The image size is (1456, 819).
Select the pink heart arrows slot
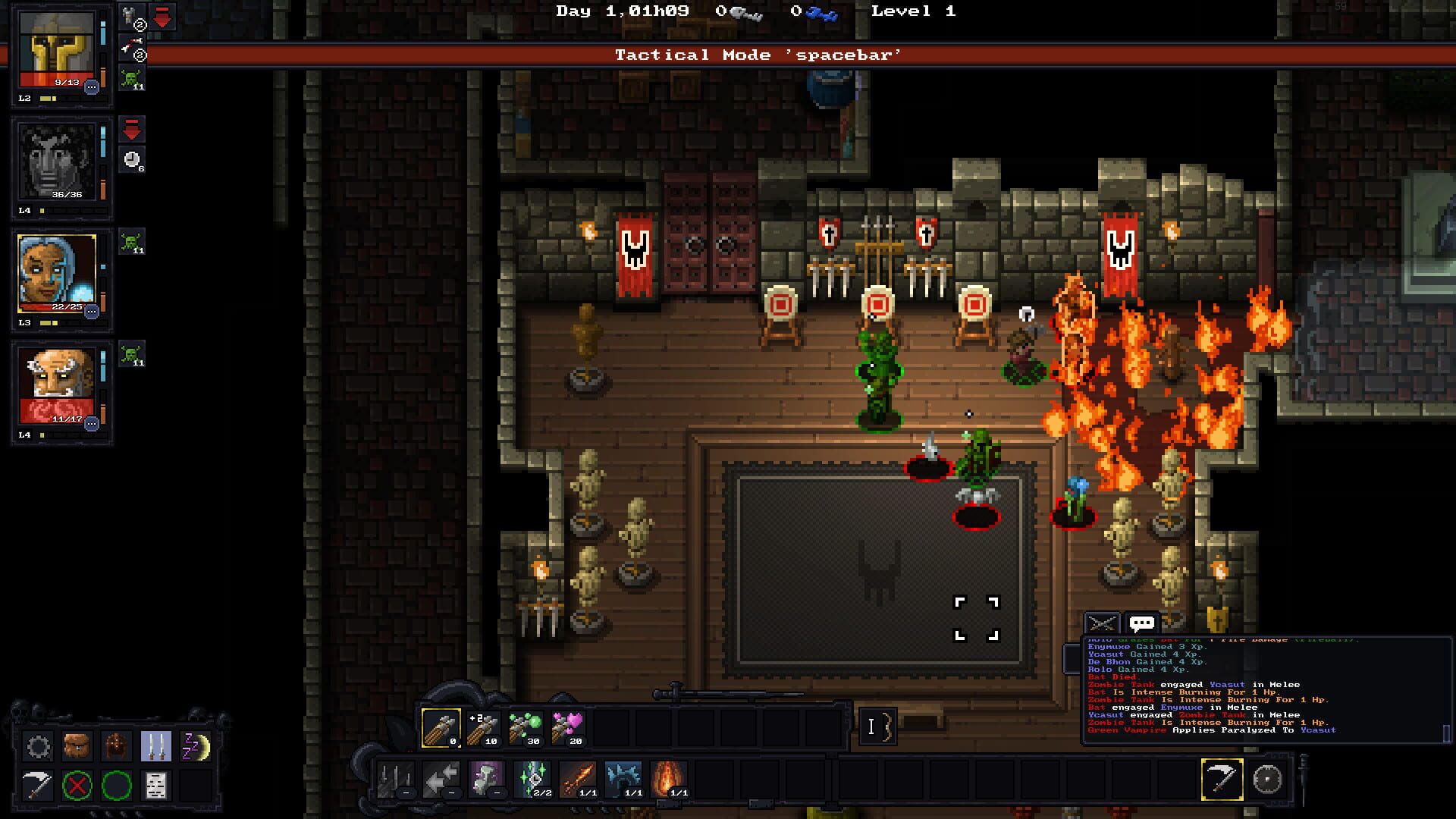tap(567, 729)
